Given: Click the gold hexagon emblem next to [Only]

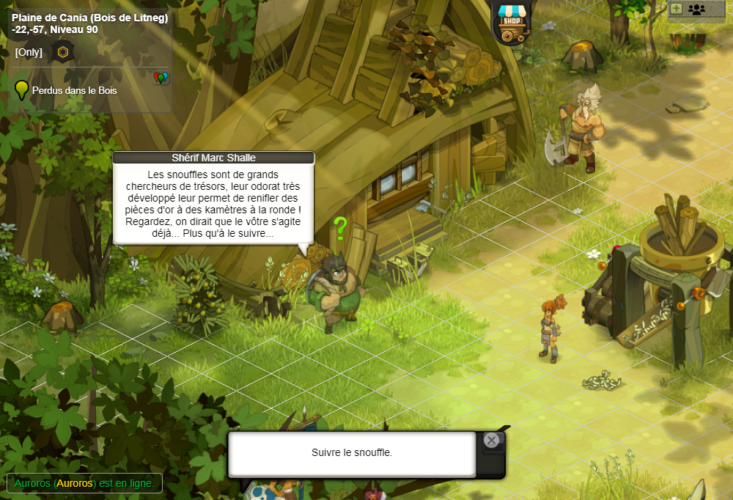Looking at the screenshot, I should [x=63, y=52].
